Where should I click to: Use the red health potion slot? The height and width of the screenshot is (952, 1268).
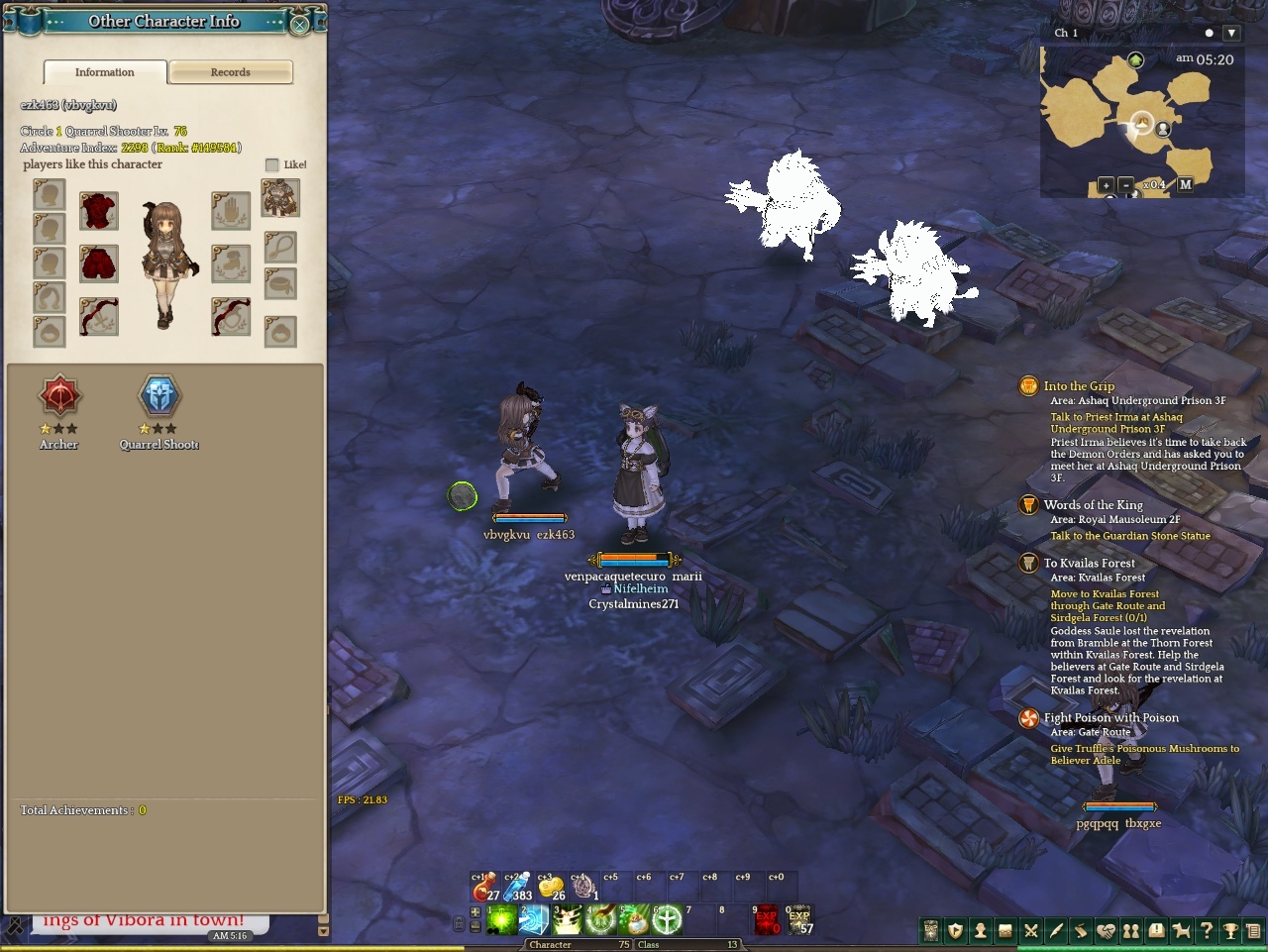point(484,886)
